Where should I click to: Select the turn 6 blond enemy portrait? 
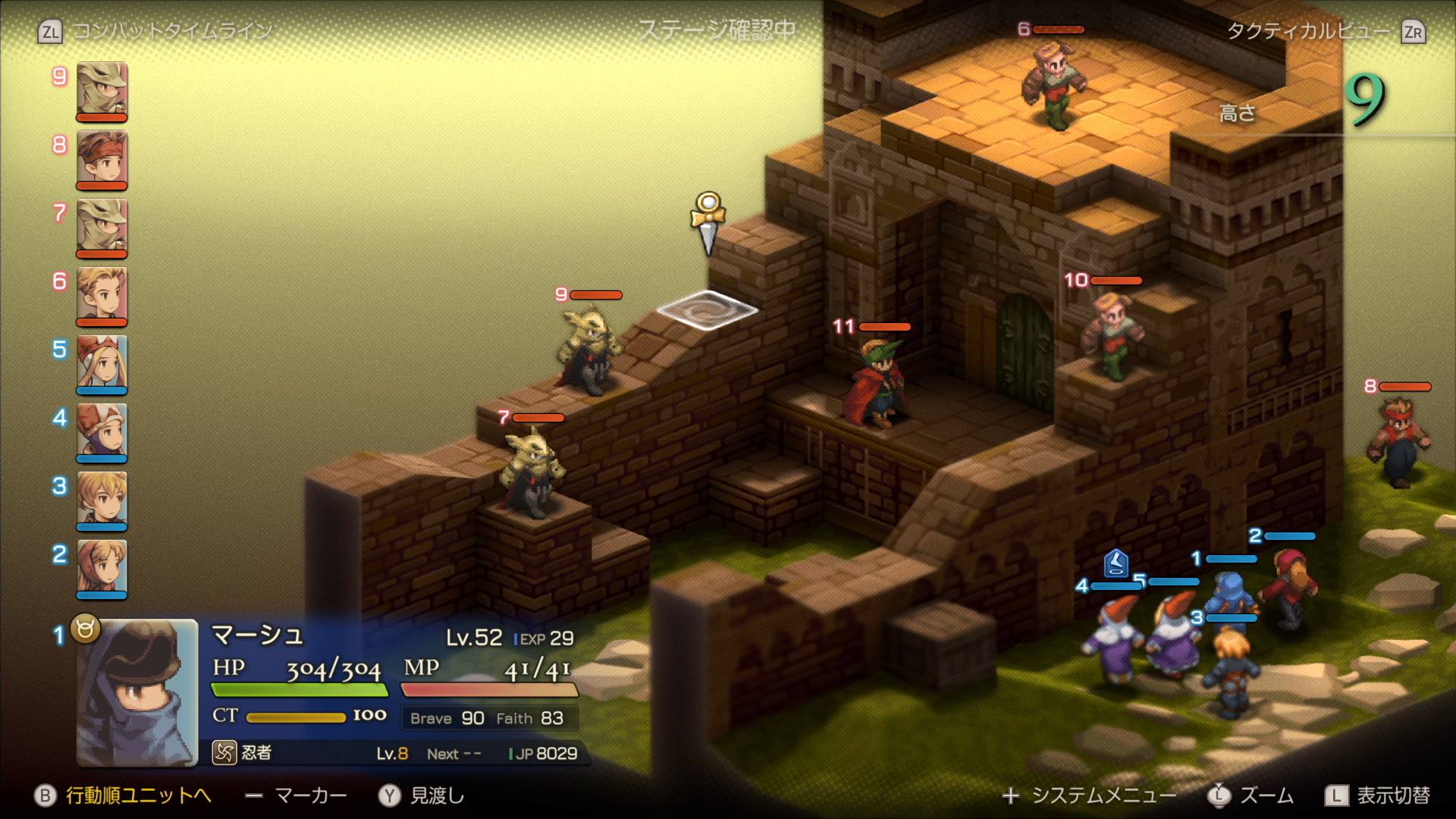pyautogui.click(x=102, y=295)
